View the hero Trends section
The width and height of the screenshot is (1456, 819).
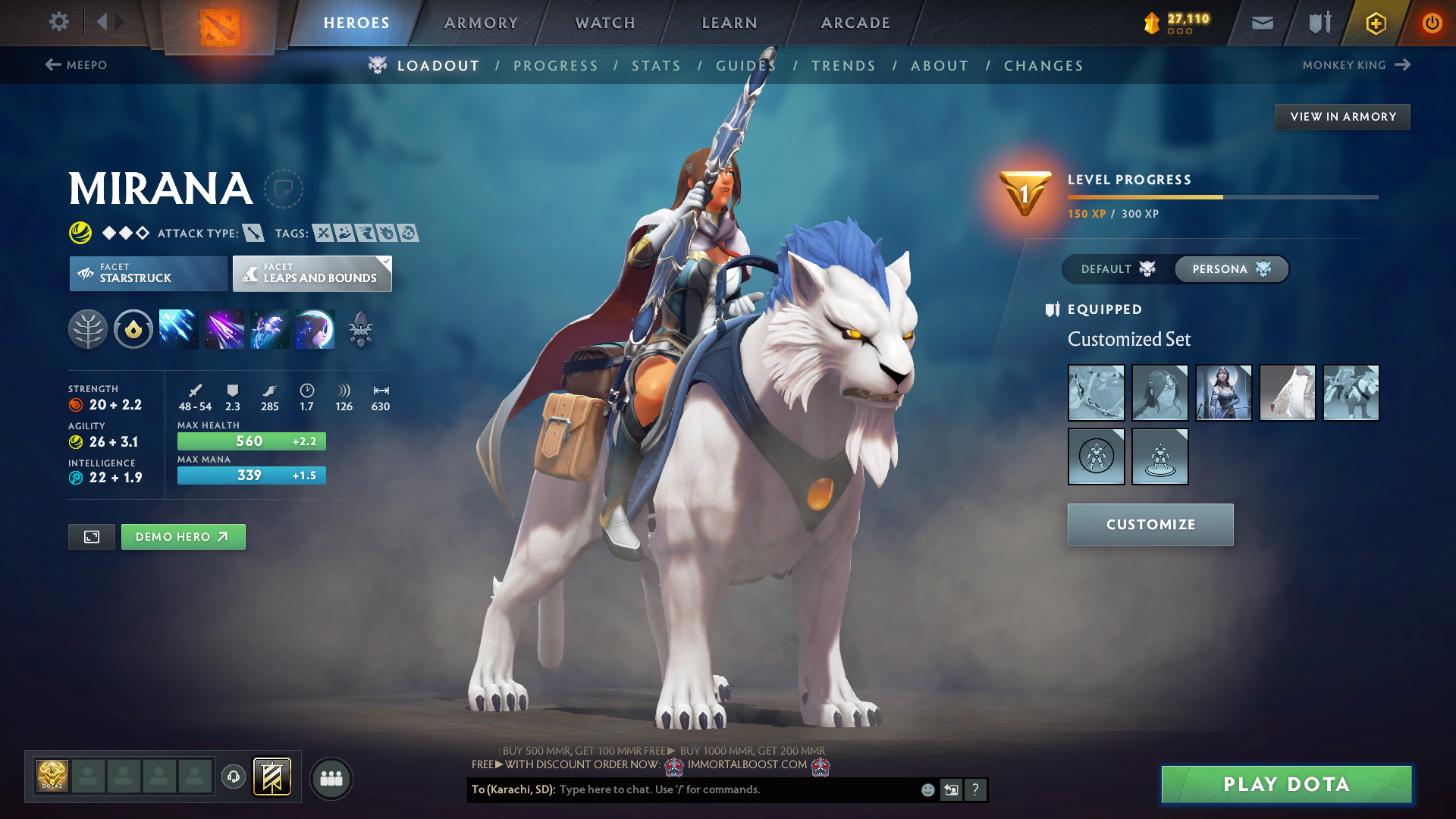pos(843,66)
